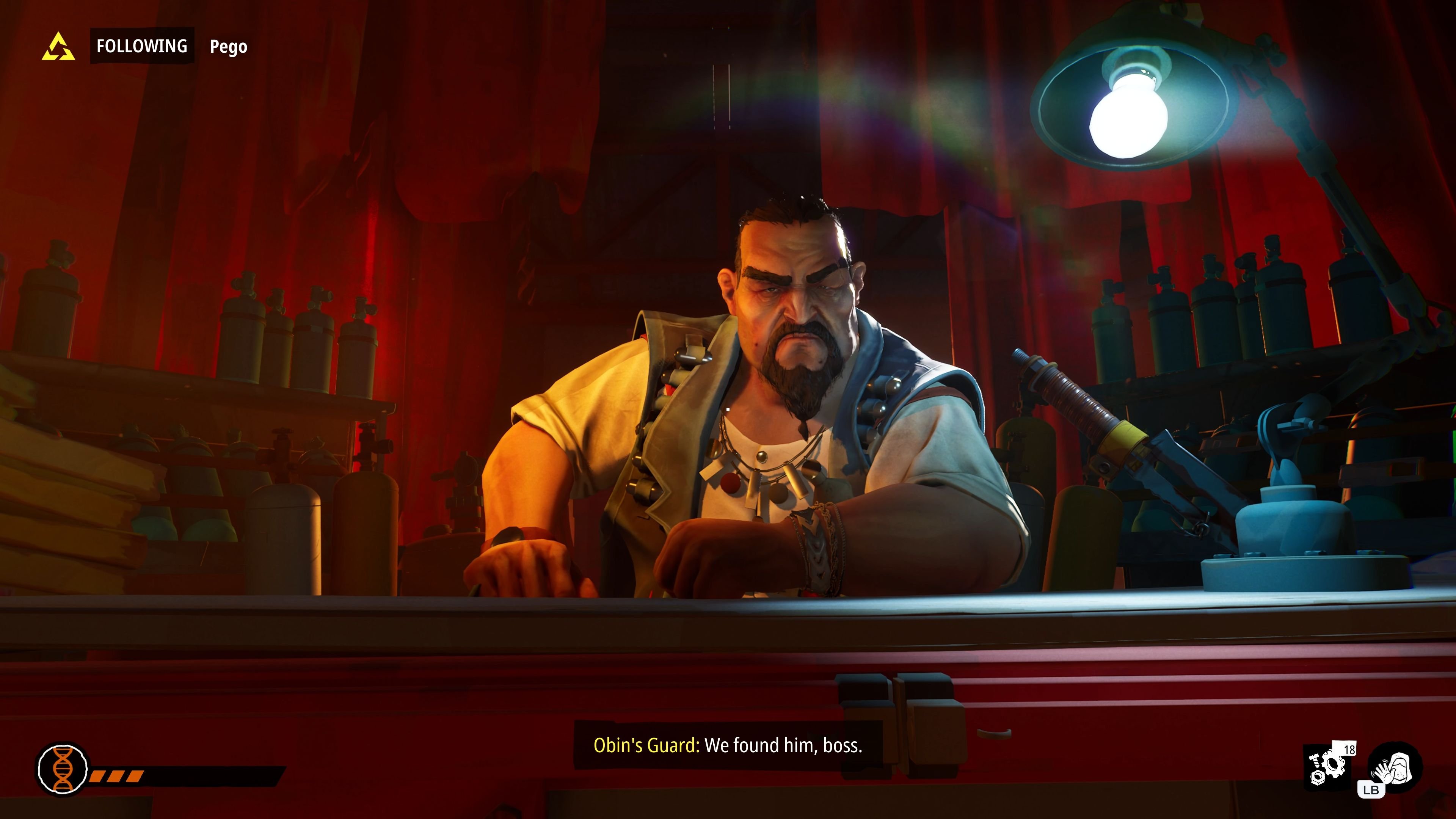The width and height of the screenshot is (1456, 819).
Task: Expand the Pego objective details
Action: click(228, 47)
